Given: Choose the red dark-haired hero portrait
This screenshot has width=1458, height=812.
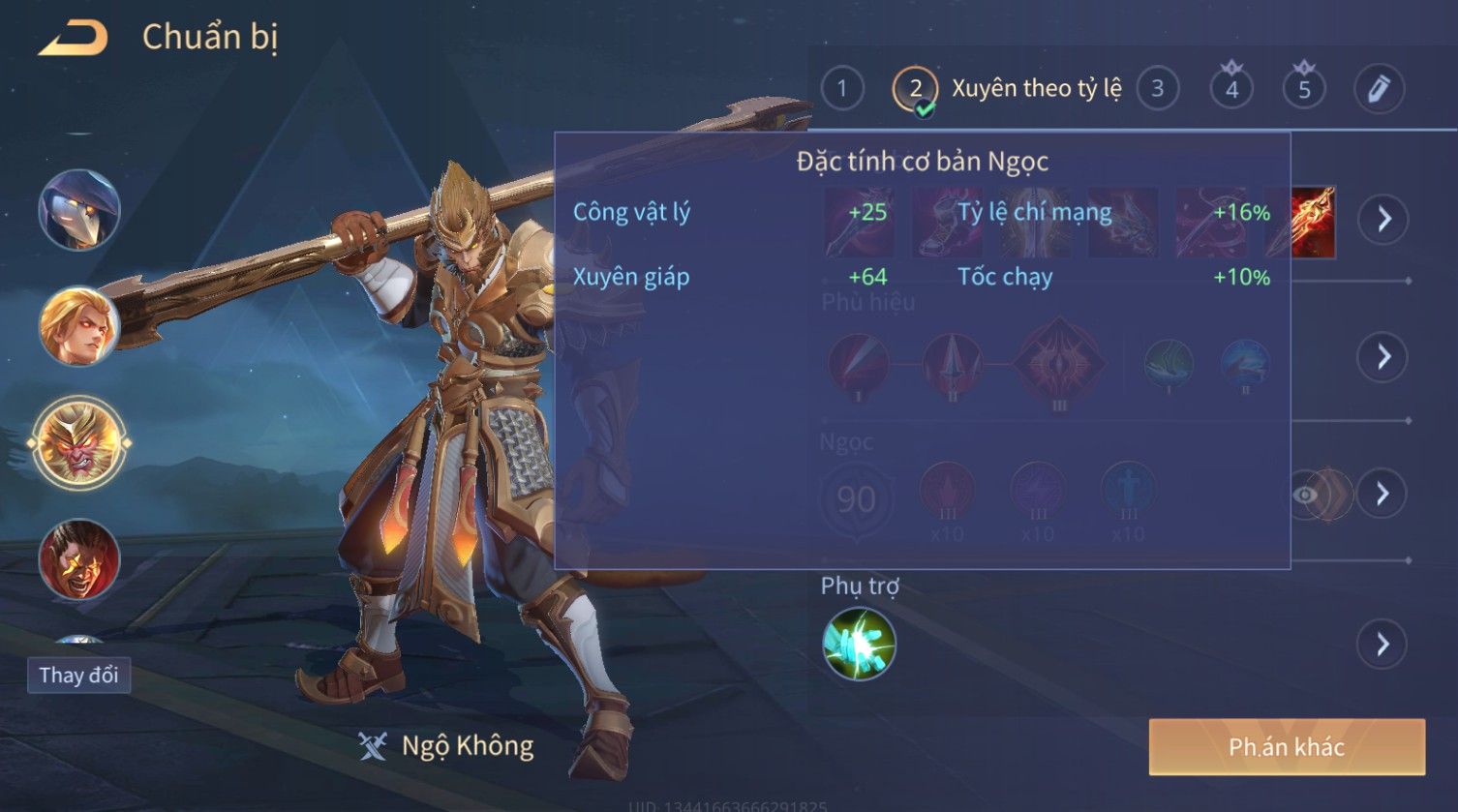Looking at the screenshot, I should (x=79, y=558).
